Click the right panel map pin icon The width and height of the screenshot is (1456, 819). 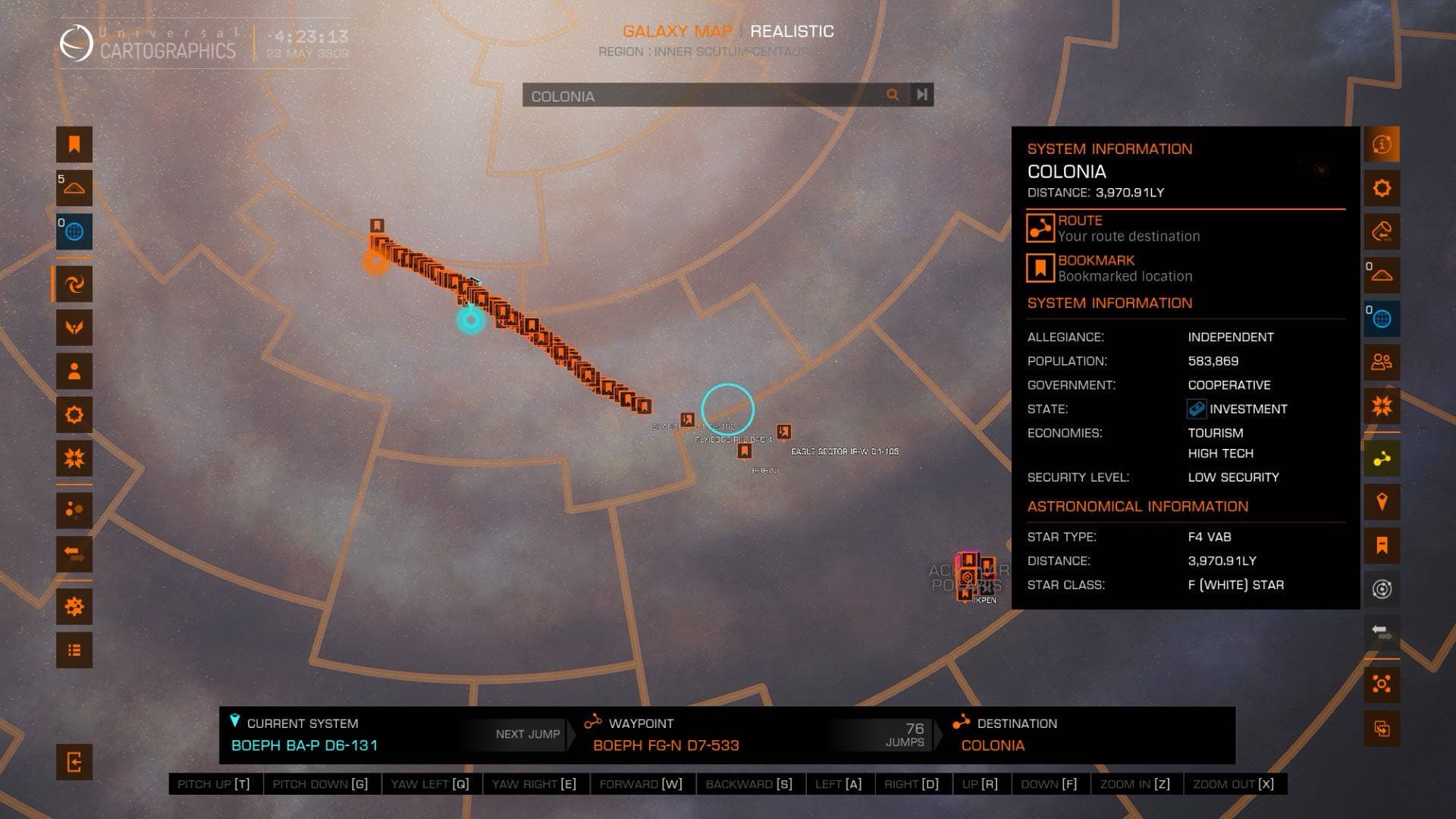(1382, 502)
